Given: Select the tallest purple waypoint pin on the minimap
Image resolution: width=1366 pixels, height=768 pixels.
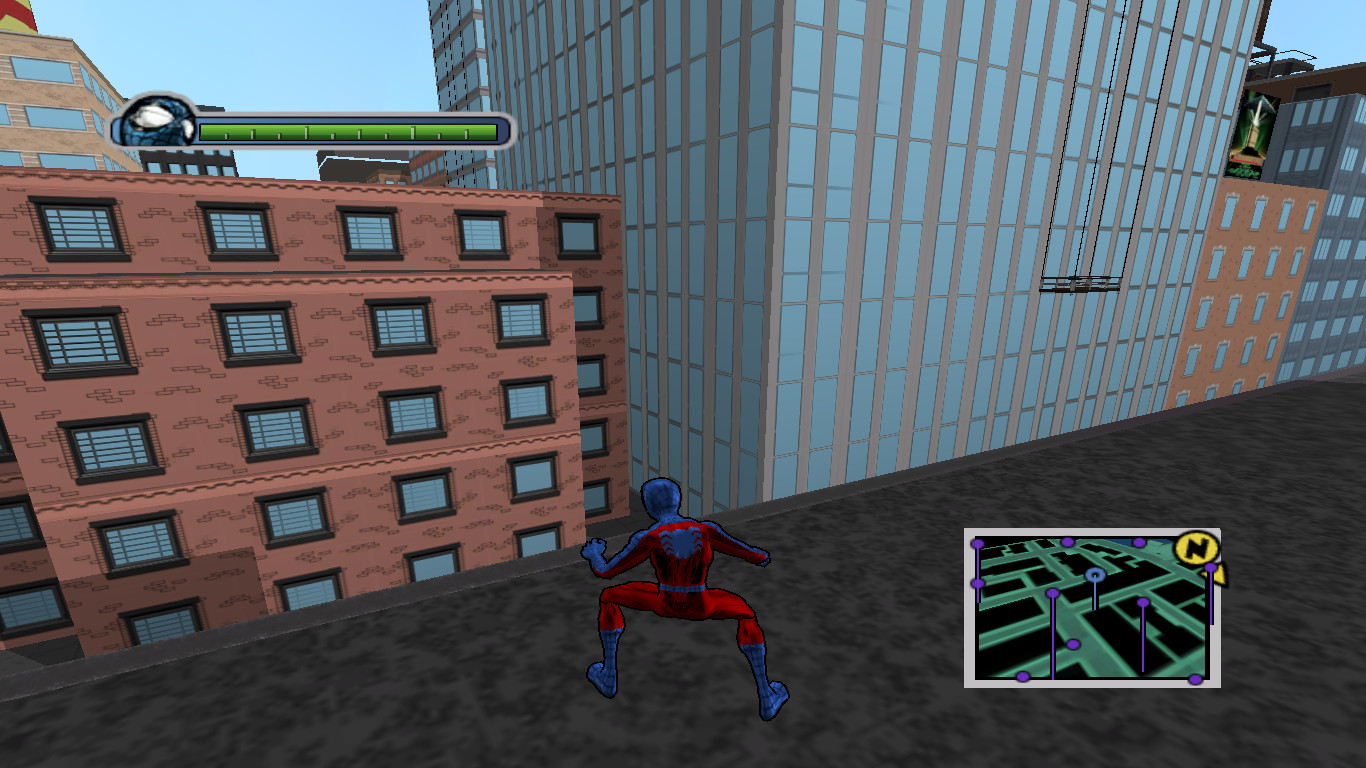Looking at the screenshot, I should point(1054,593).
